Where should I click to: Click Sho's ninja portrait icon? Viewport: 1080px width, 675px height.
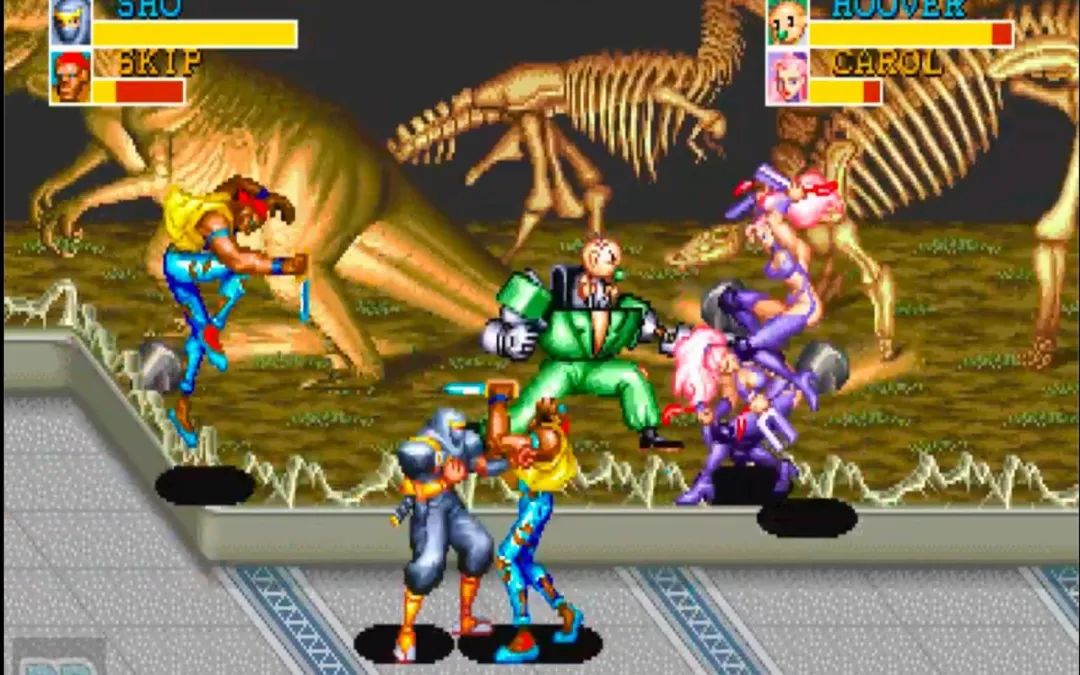pyautogui.click(x=70, y=22)
